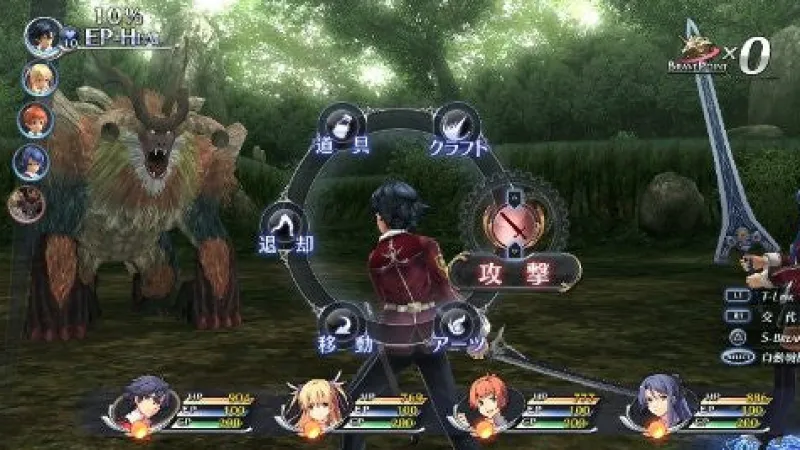The image size is (800, 450).
Task: Click the blue-haired girl's turn order portrait
Action: [31, 162]
